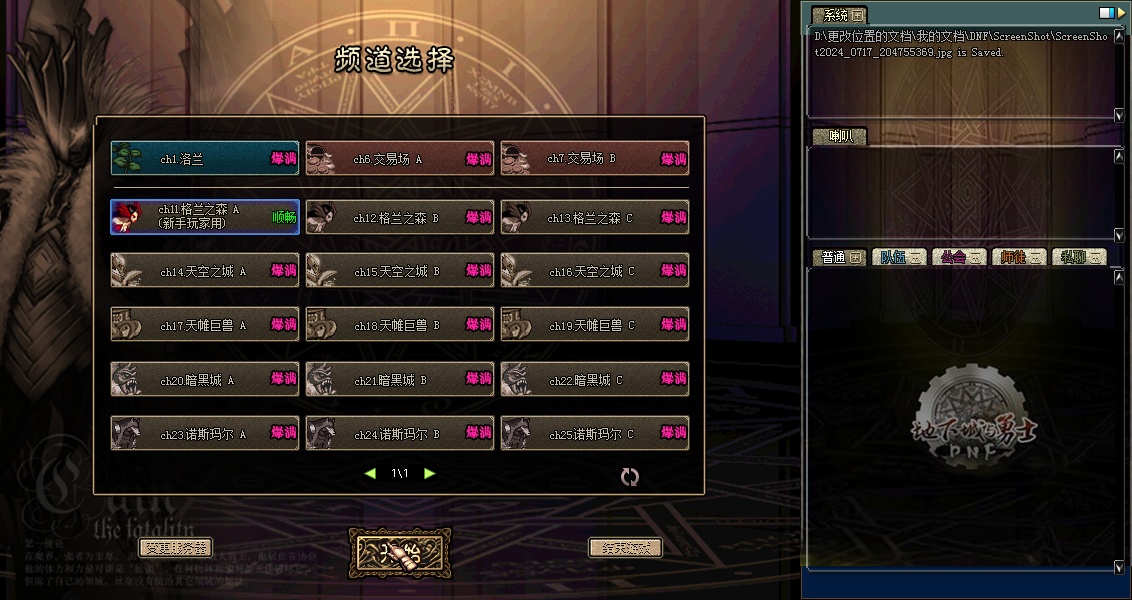Switch to the 私聊 whisper chat tab
1132x600 pixels.
(x=1078, y=257)
